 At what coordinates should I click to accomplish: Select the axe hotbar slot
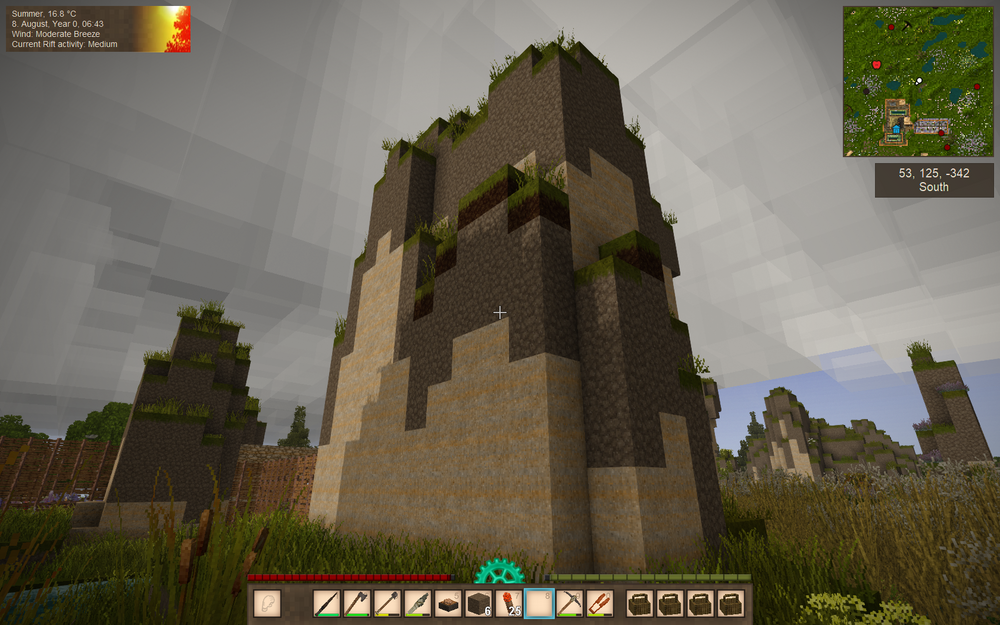pyautogui.click(x=357, y=604)
